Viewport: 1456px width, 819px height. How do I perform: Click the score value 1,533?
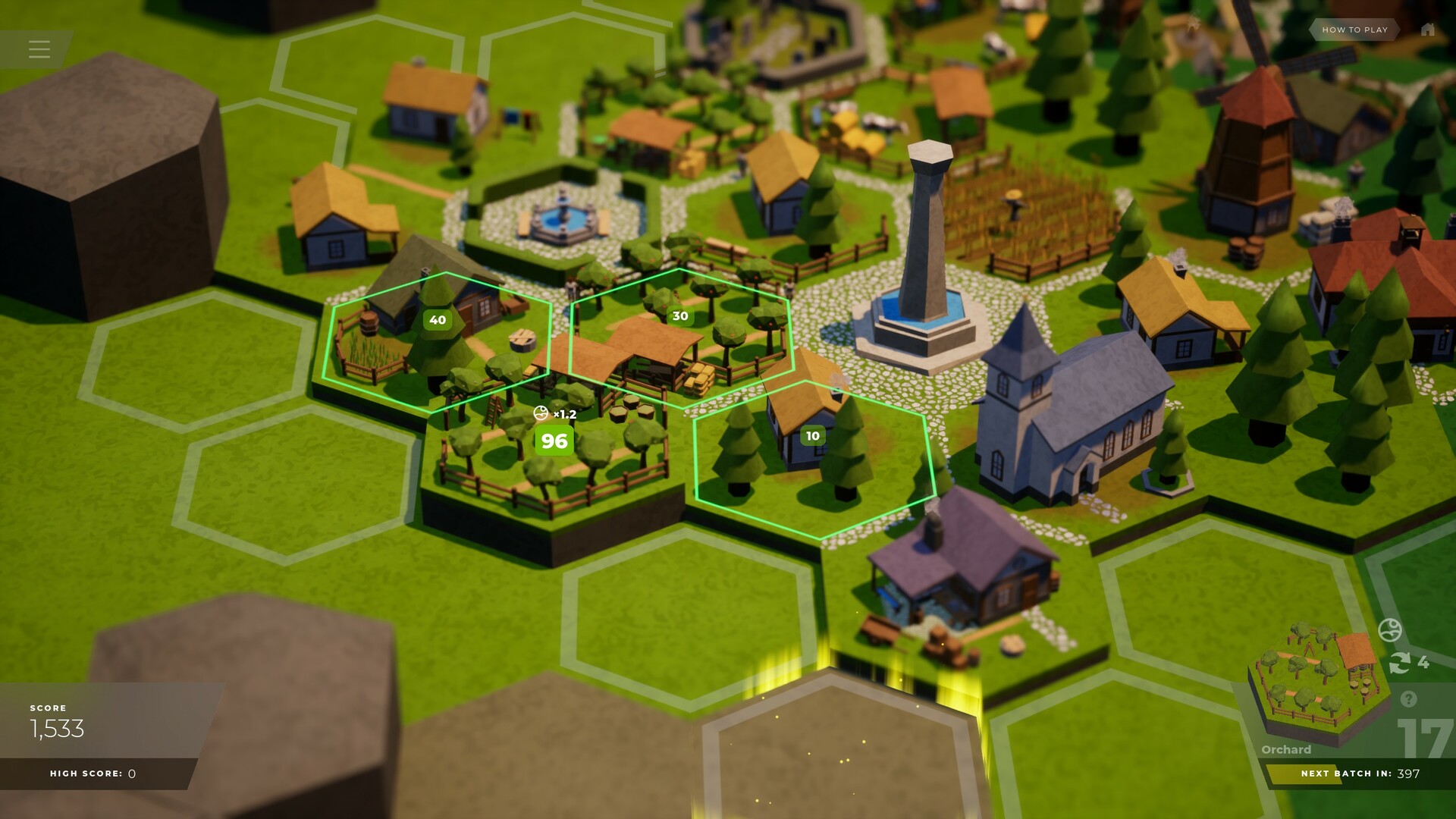[x=57, y=730]
